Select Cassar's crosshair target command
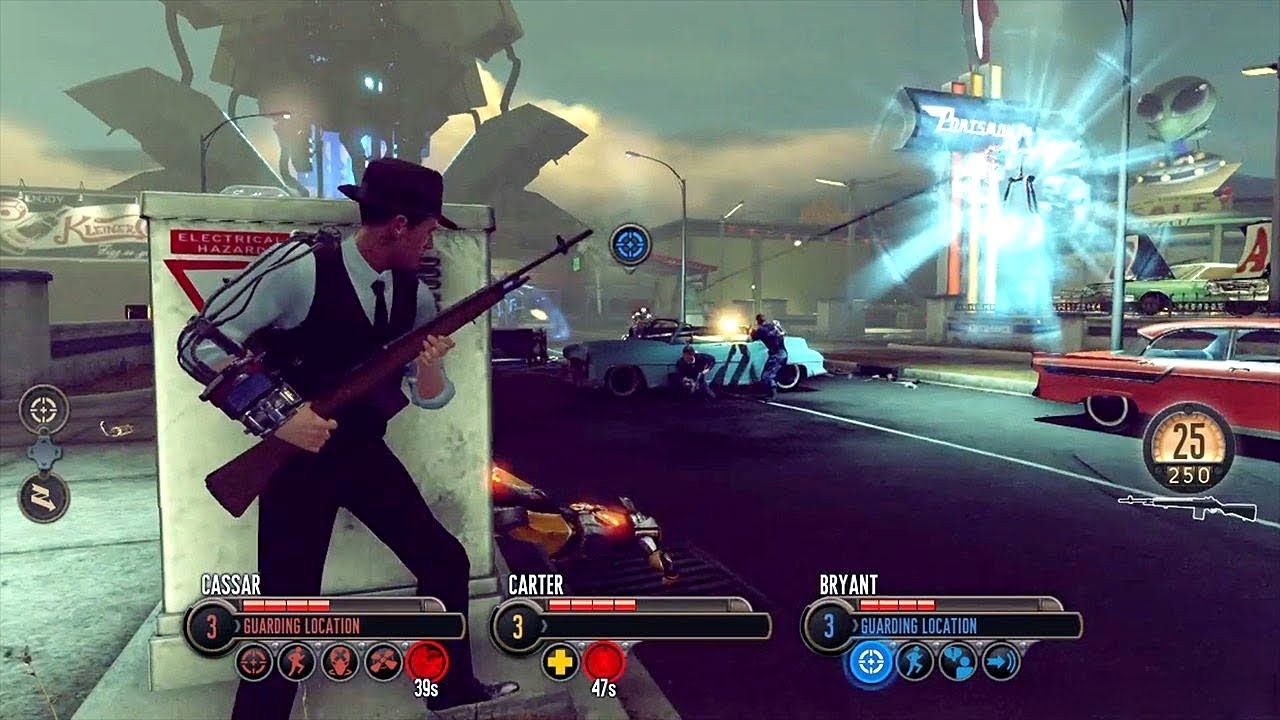The width and height of the screenshot is (1280, 720). coord(254,662)
